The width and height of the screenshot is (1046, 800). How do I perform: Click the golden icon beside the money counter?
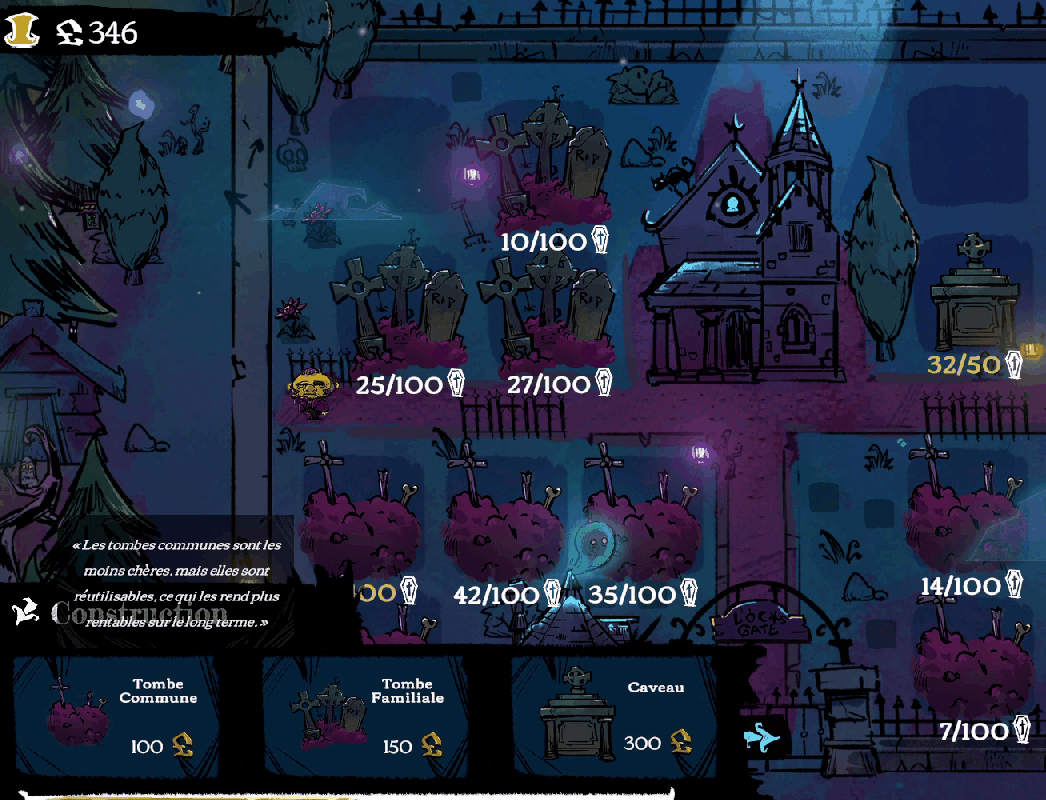22,32
